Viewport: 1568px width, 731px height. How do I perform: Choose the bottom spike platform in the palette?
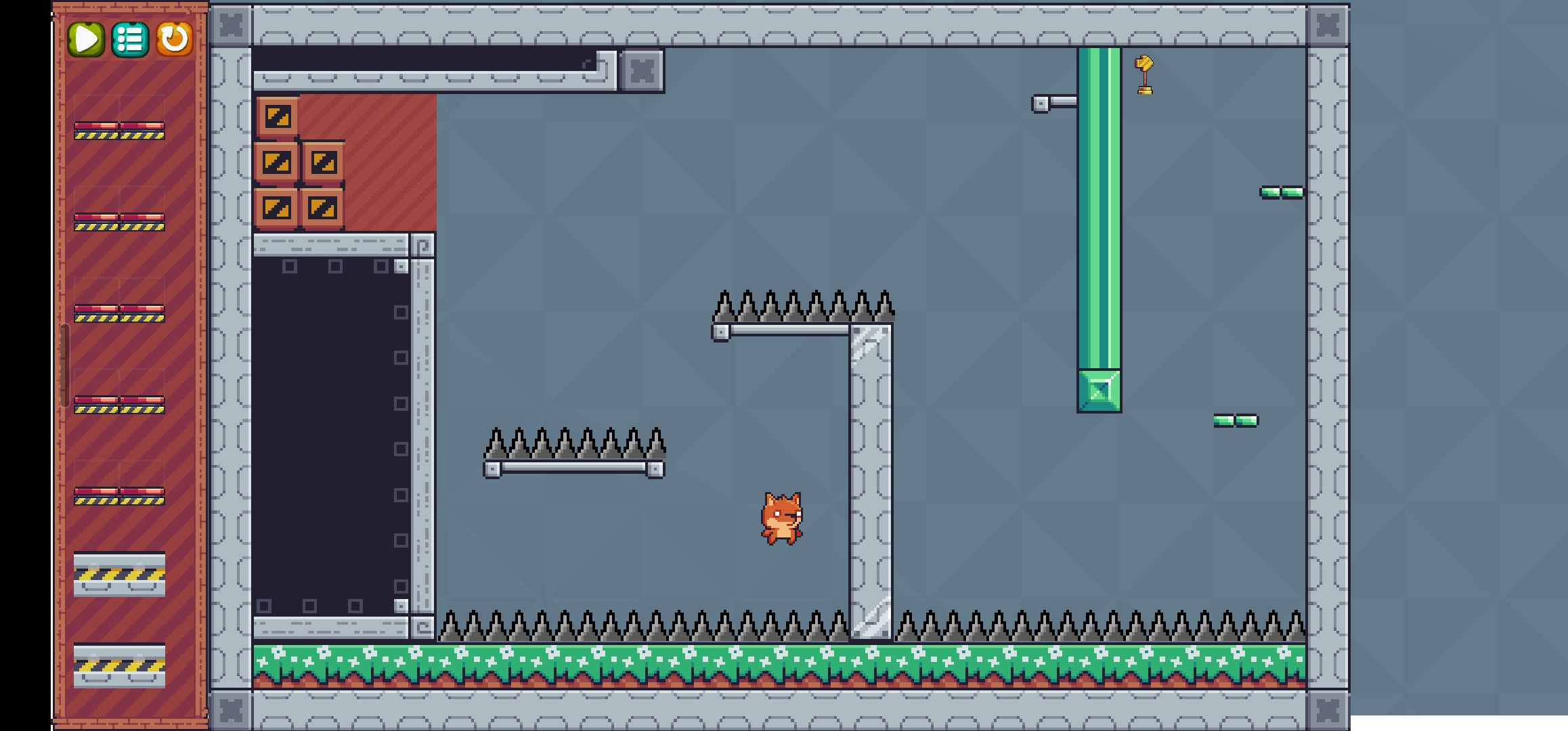(x=118, y=497)
